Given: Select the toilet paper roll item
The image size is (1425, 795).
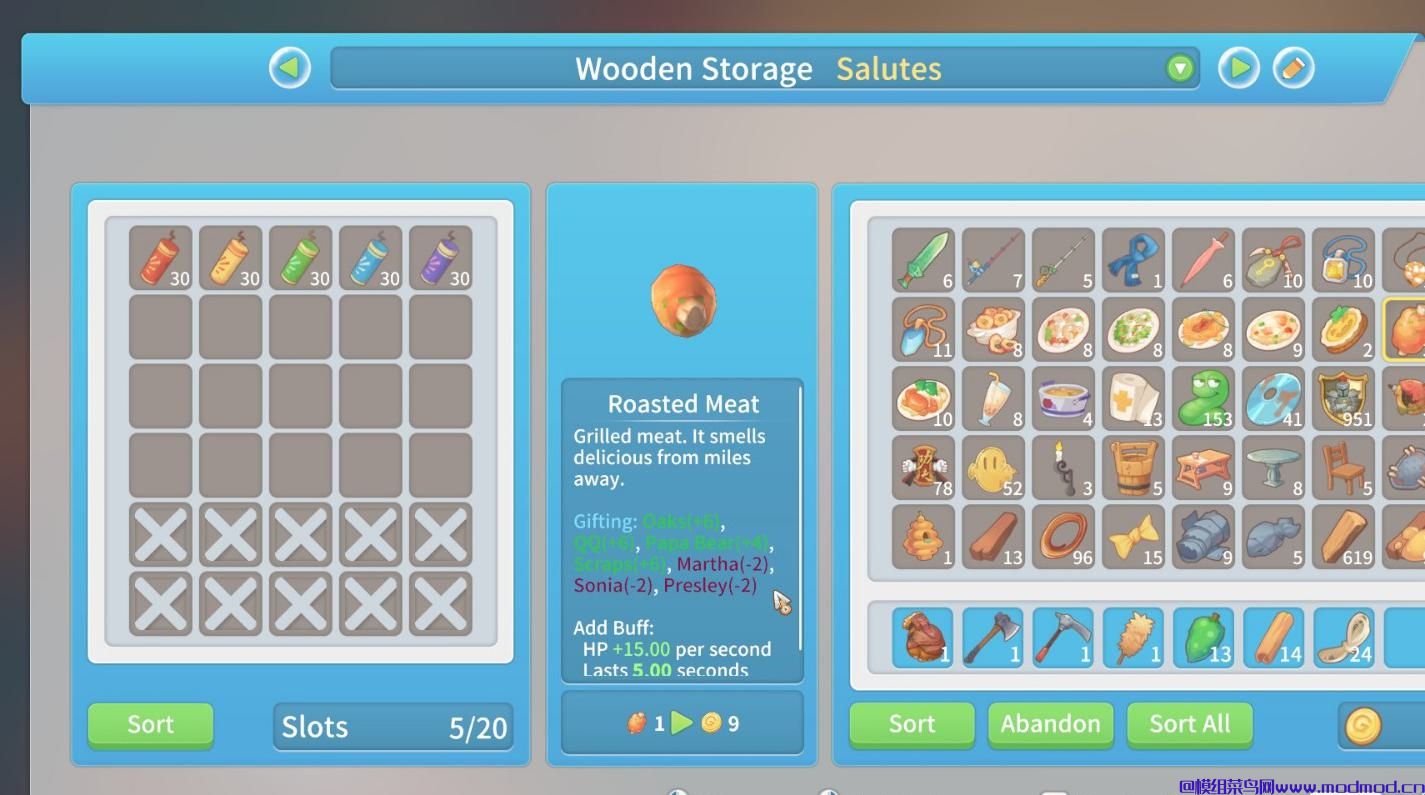Looking at the screenshot, I should tap(1133, 398).
